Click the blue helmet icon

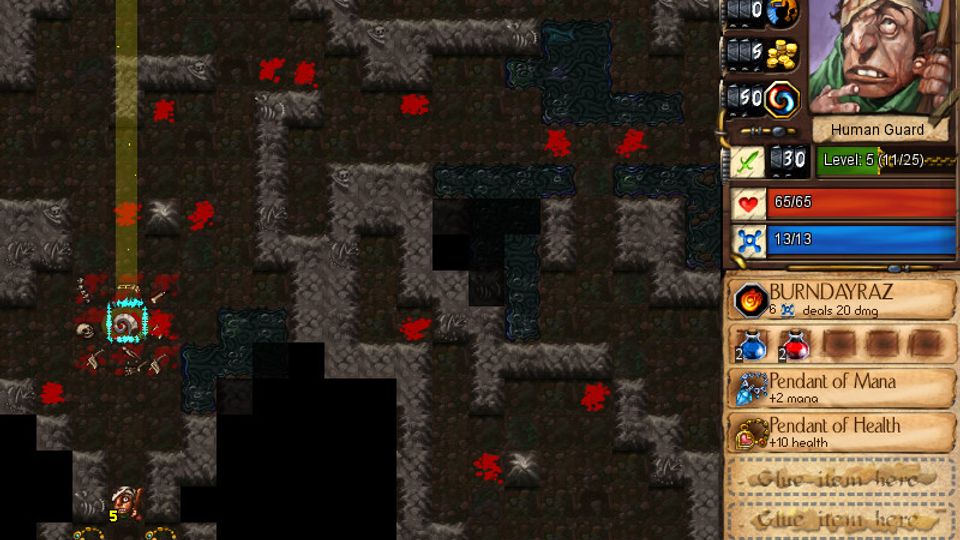coord(783,12)
